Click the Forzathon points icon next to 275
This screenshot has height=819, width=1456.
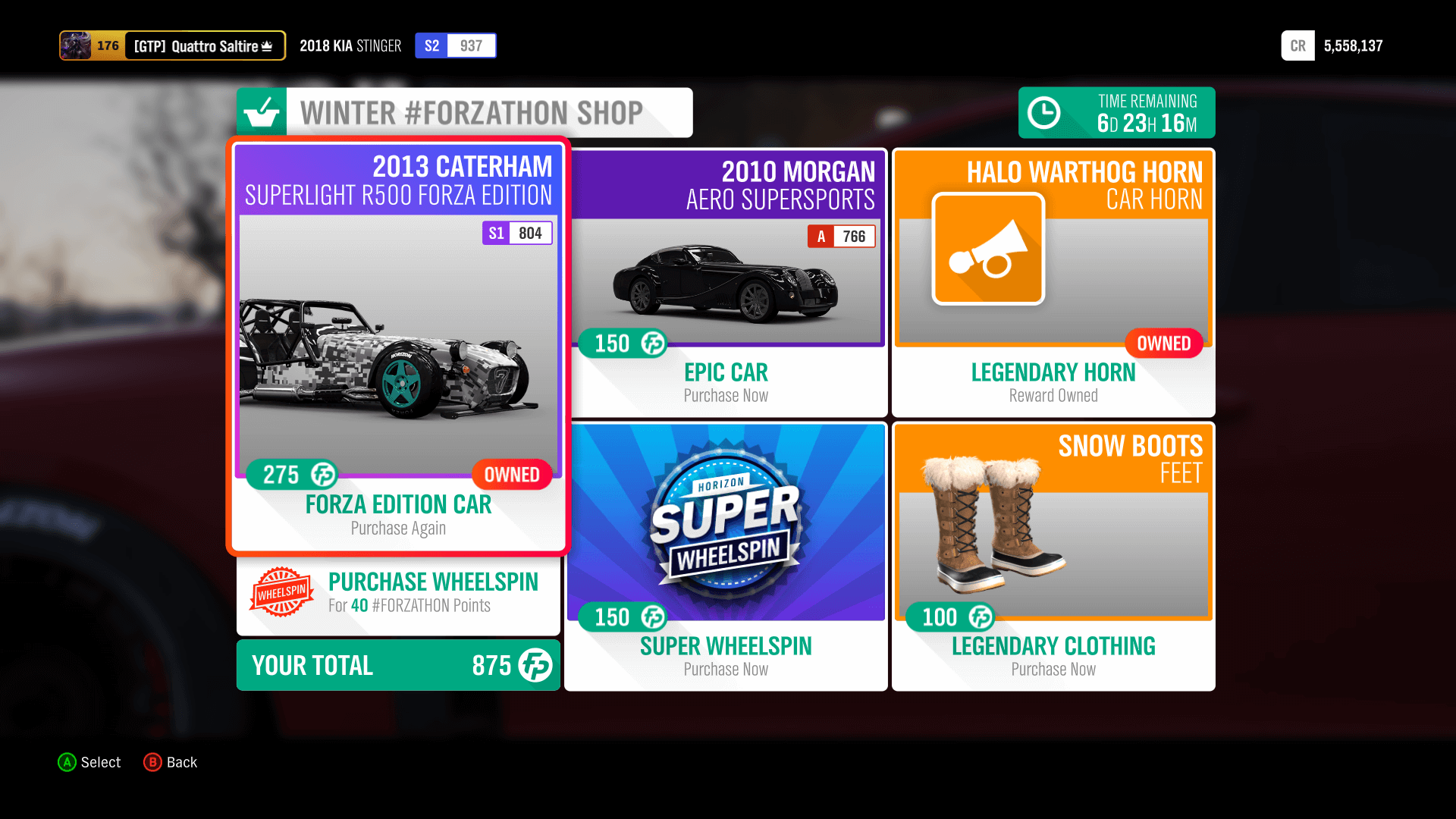(325, 475)
